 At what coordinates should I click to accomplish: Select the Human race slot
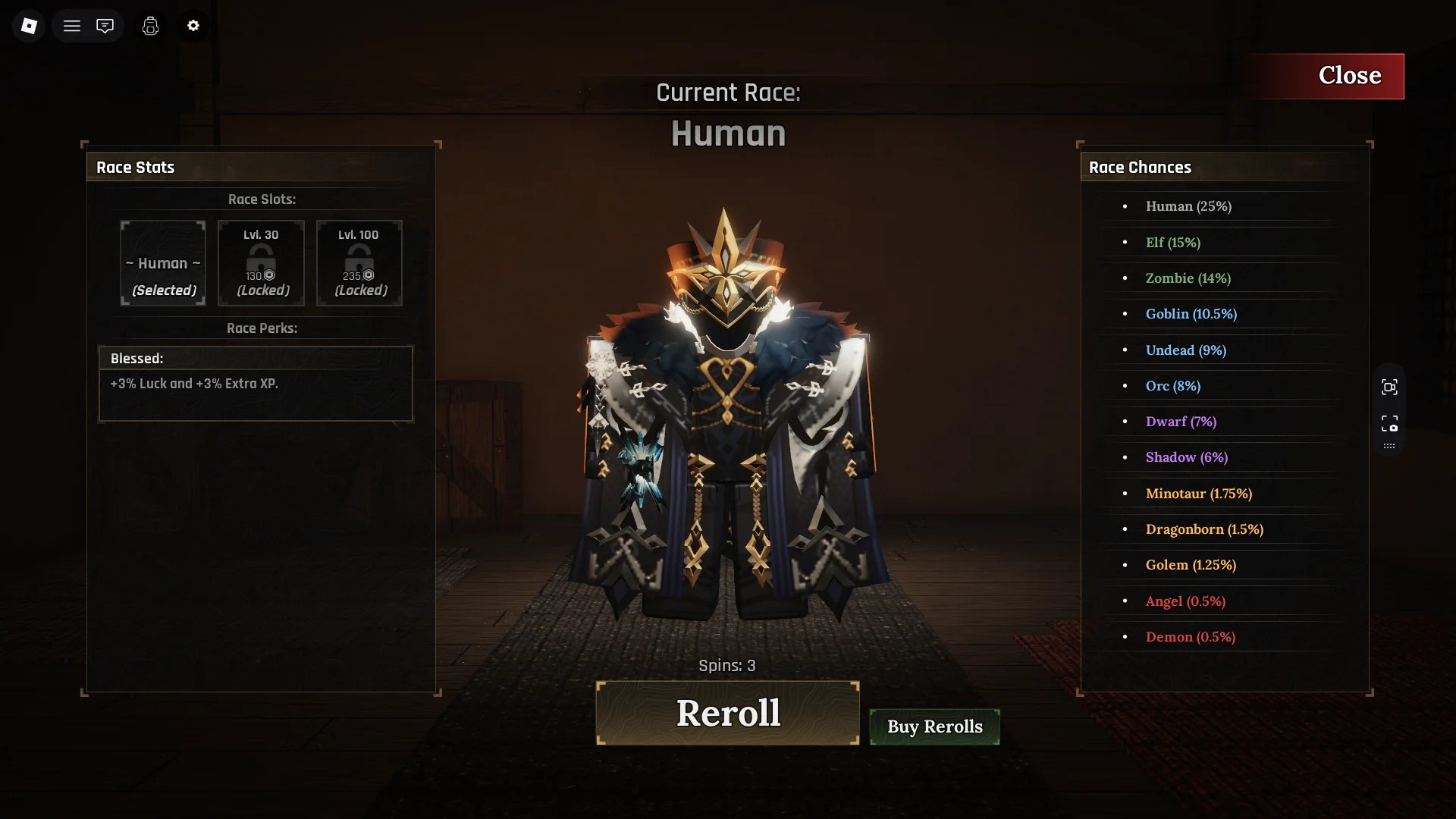162,263
